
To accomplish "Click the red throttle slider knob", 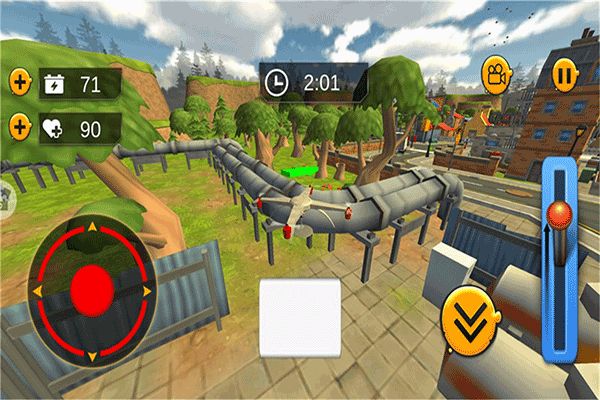I will tap(559, 213).
